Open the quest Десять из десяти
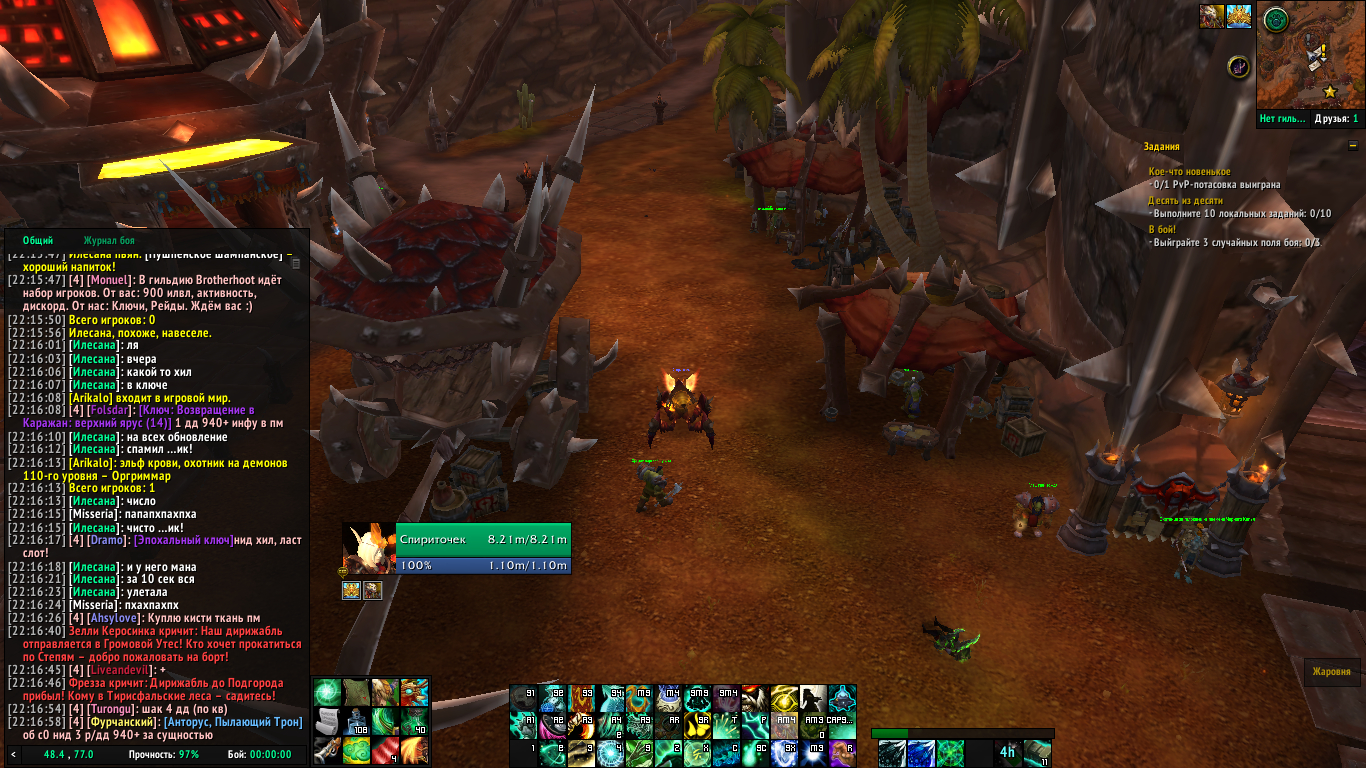 click(1185, 200)
